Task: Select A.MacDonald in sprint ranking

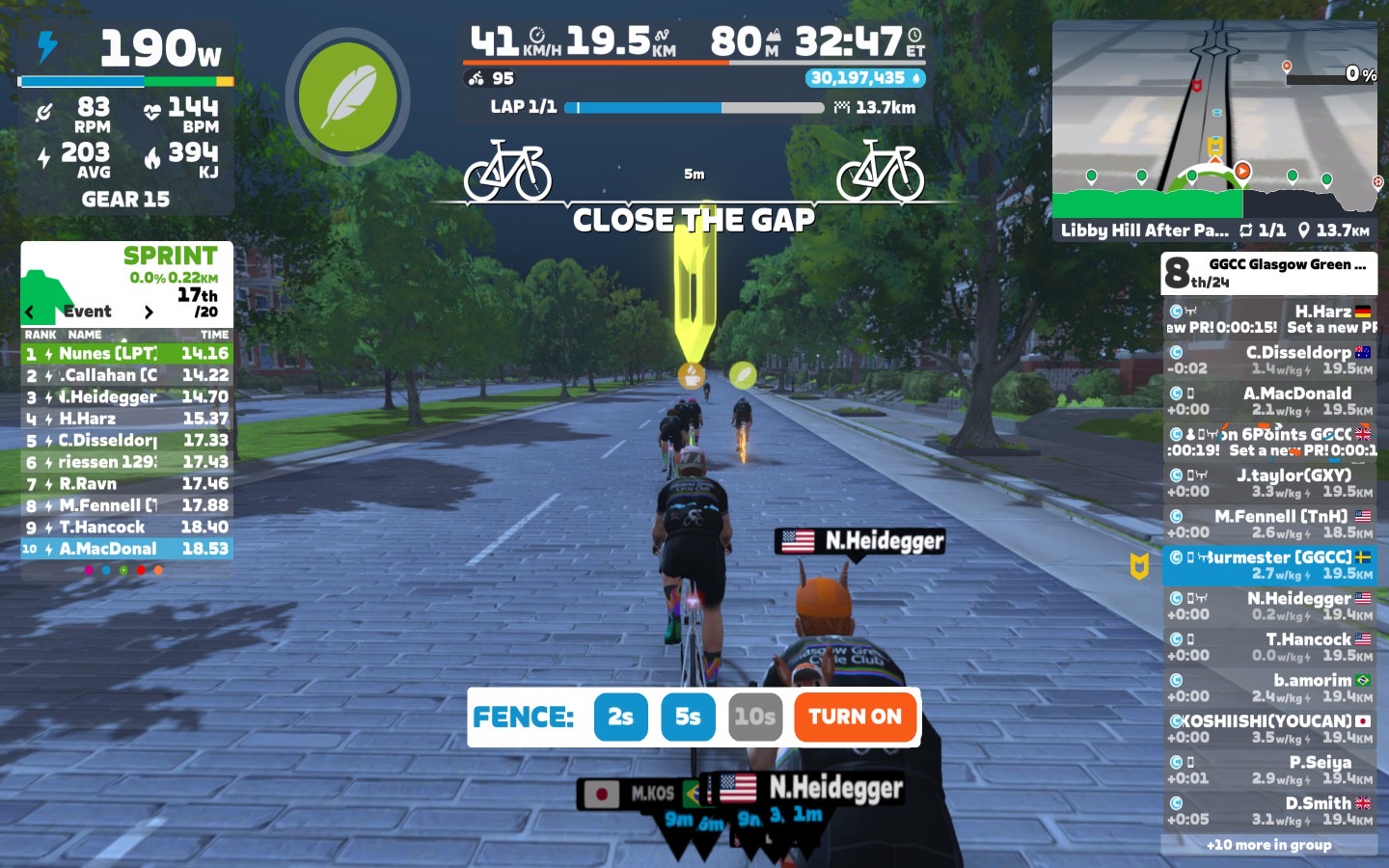Action: click(126, 549)
